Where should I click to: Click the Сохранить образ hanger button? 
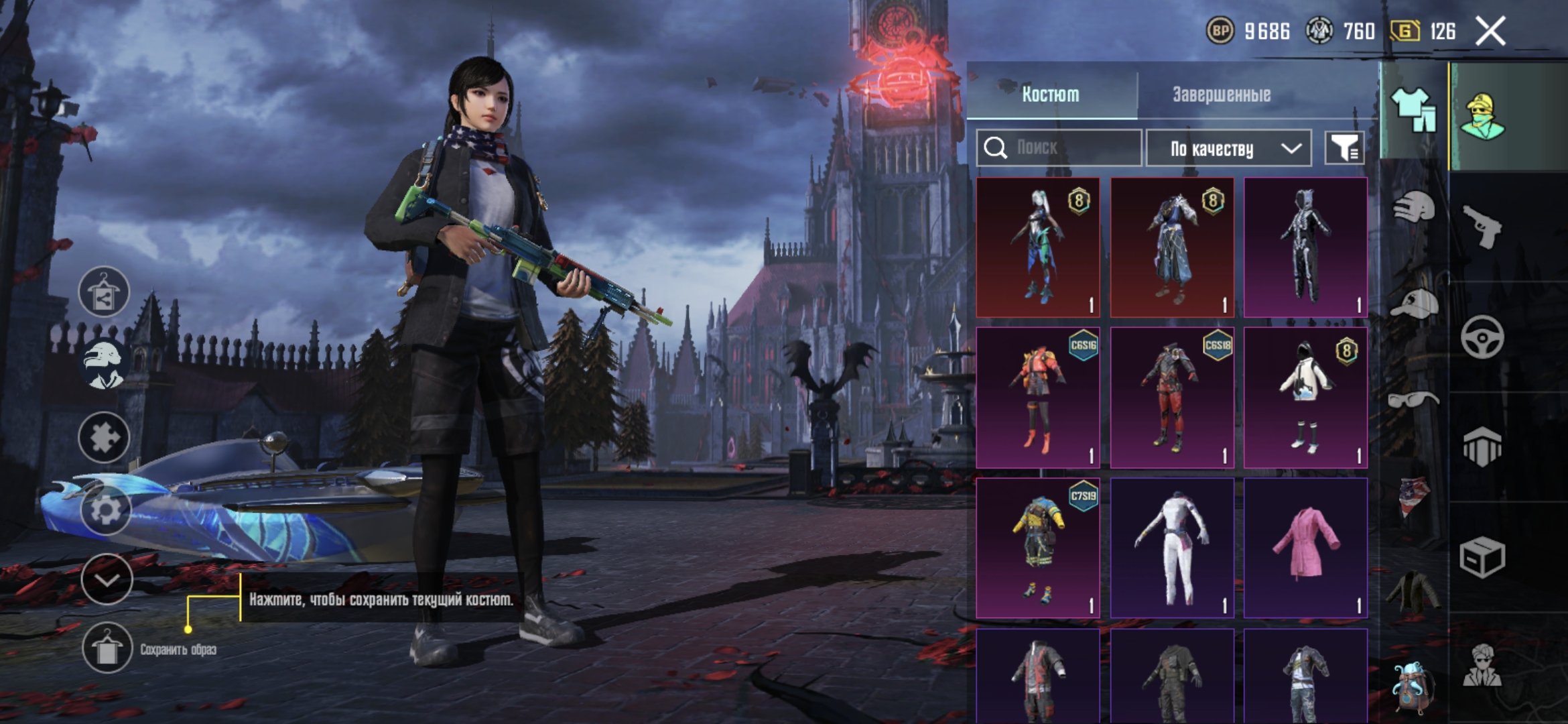pos(107,648)
